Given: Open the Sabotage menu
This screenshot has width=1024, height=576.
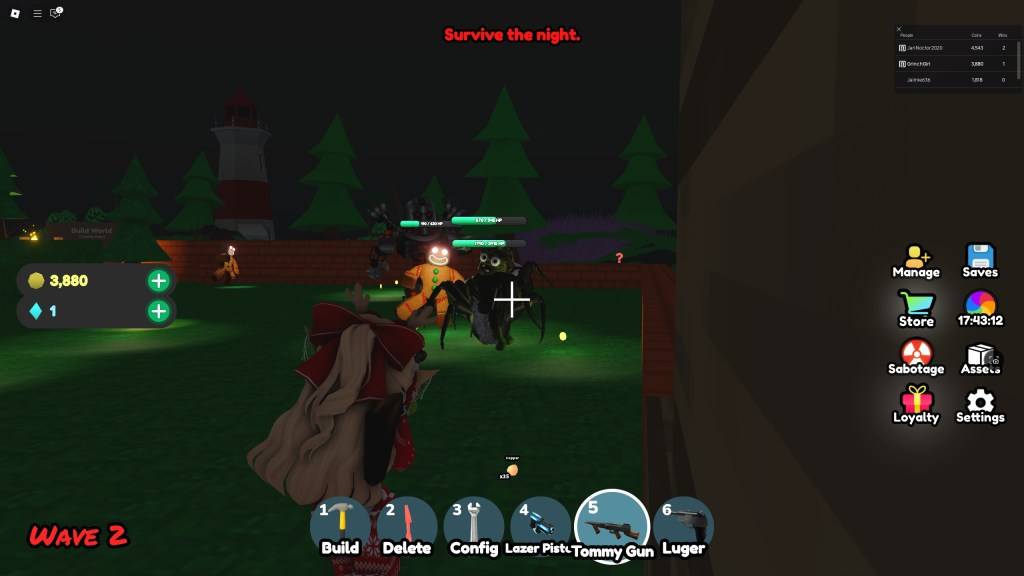Looking at the screenshot, I should (x=916, y=357).
